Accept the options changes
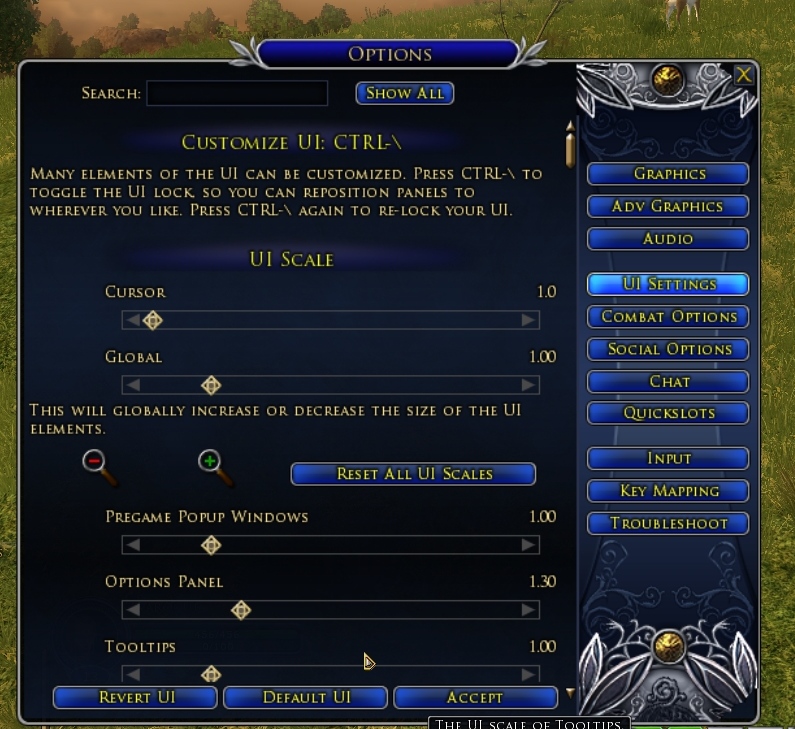This screenshot has width=795, height=729. click(x=475, y=697)
